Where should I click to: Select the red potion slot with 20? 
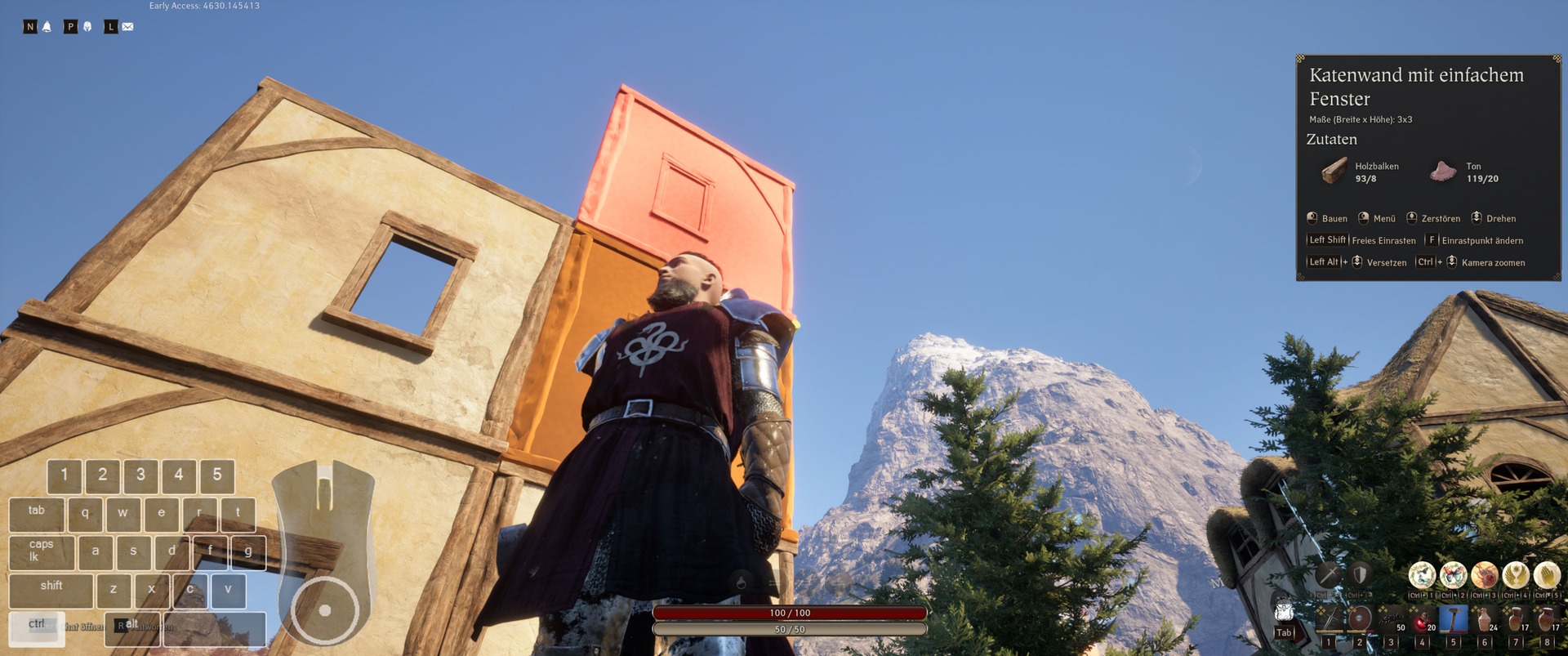point(1422,618)
